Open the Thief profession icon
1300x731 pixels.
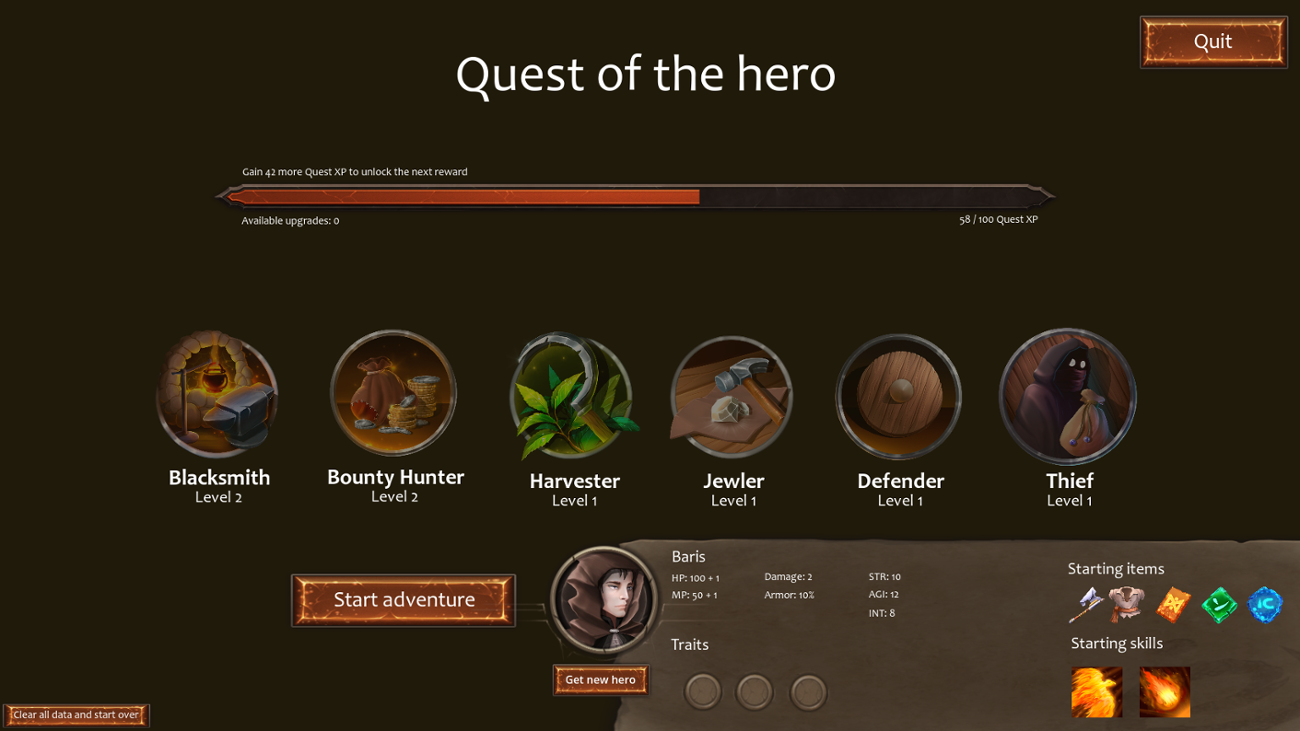point(1067,394)
